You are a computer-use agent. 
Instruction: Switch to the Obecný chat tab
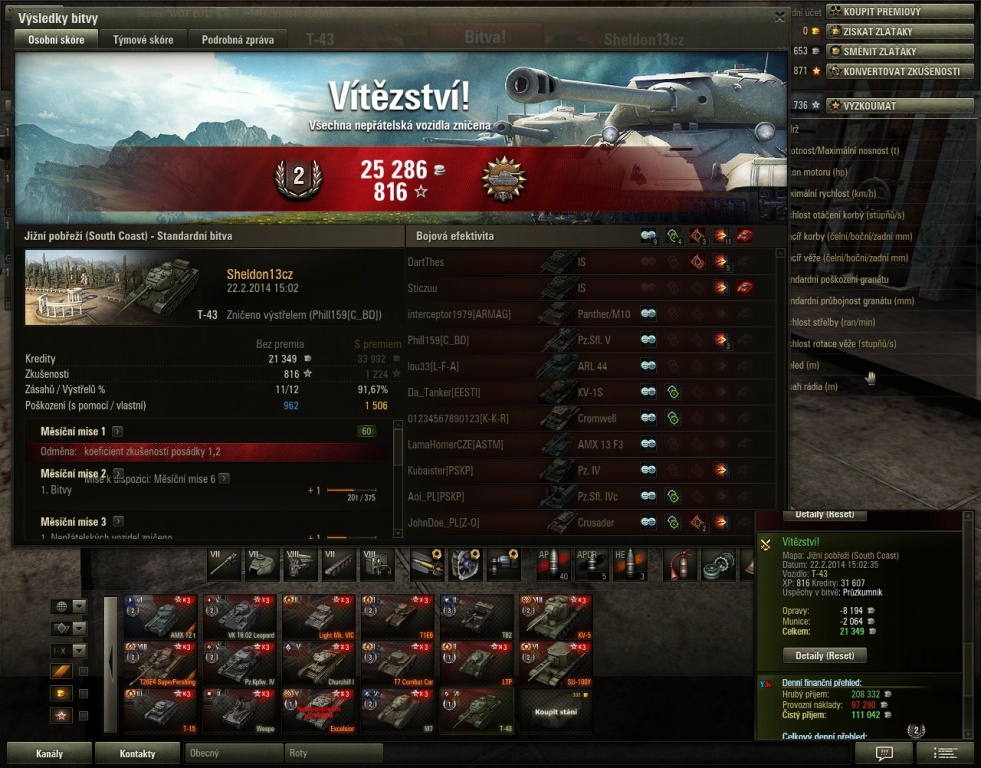(x=232, y=753)
